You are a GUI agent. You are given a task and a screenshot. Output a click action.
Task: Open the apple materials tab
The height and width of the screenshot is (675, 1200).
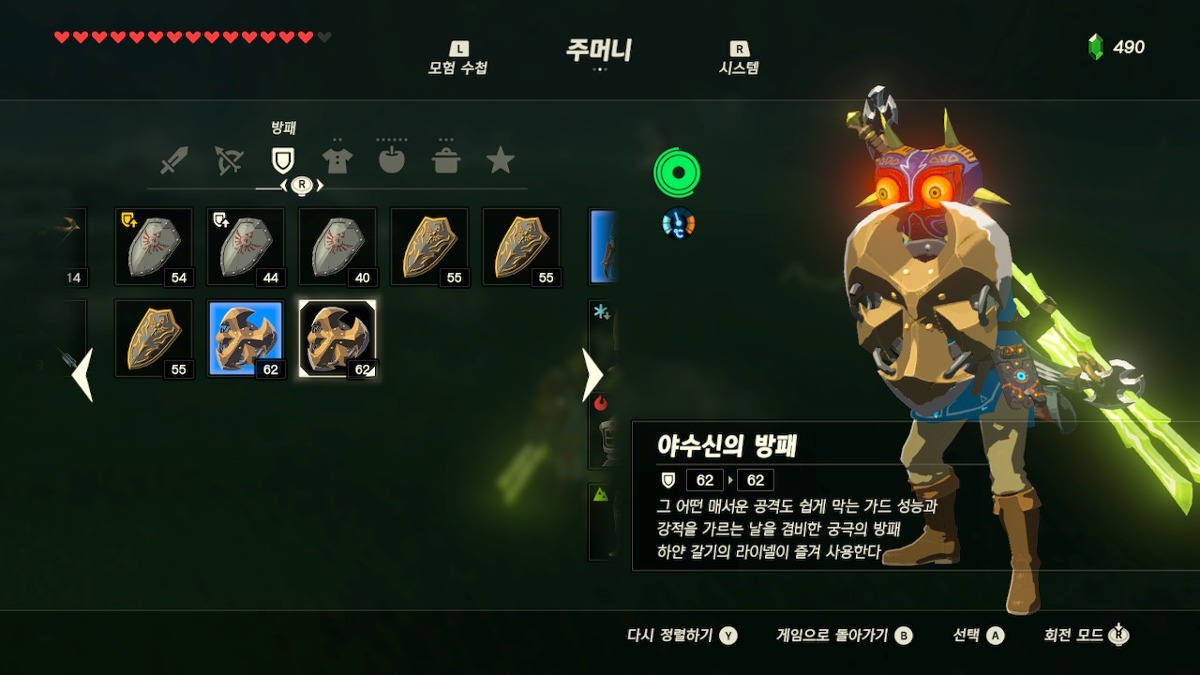(x=391, y=160)
